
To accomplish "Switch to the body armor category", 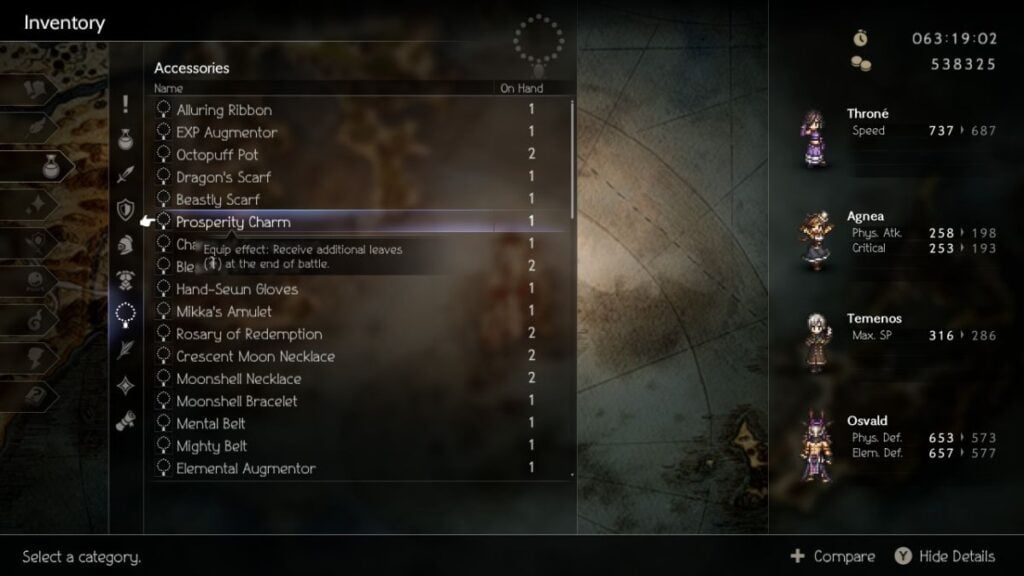I will 125,279.
